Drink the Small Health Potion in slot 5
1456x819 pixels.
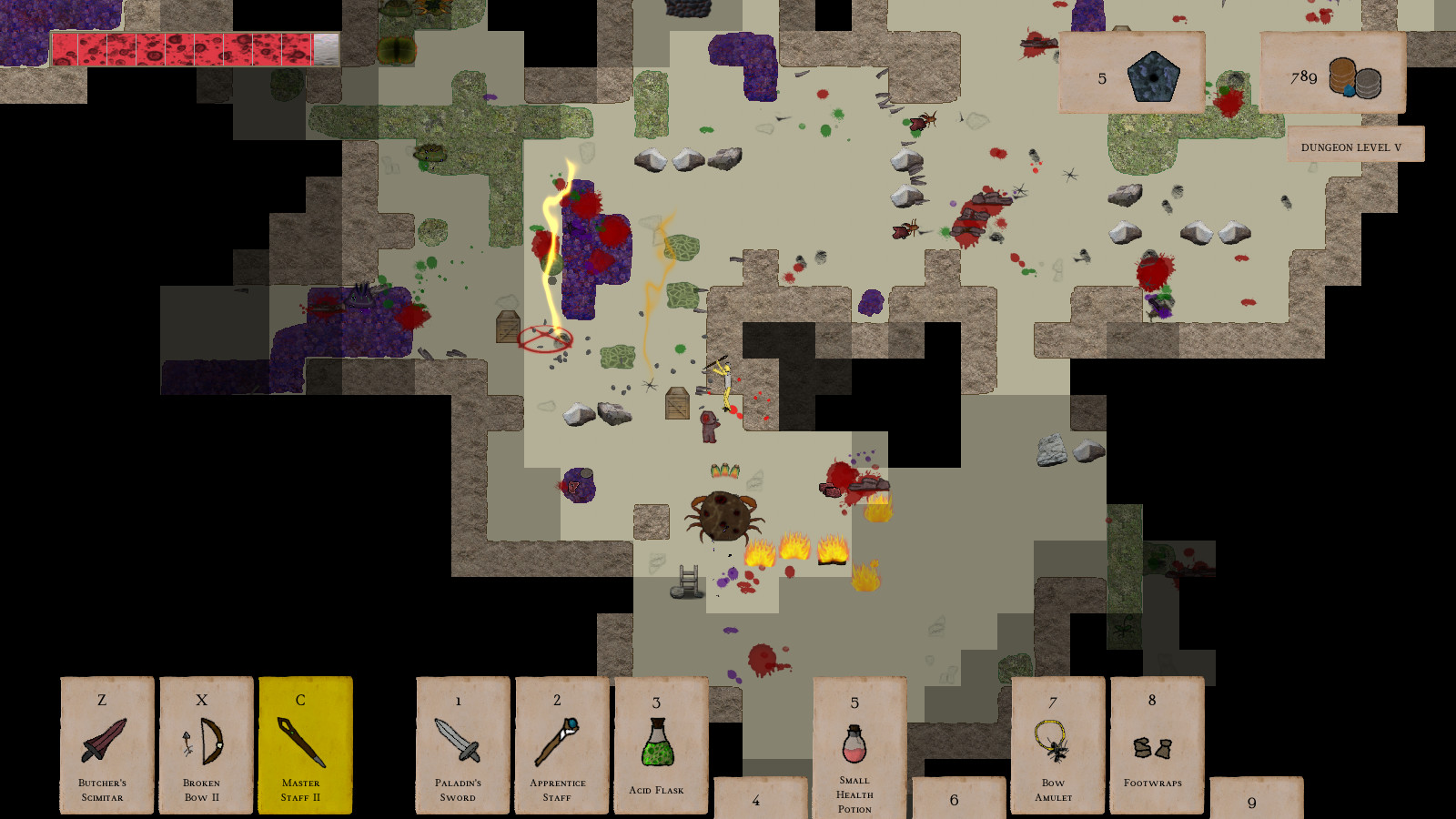coord(853,746)
